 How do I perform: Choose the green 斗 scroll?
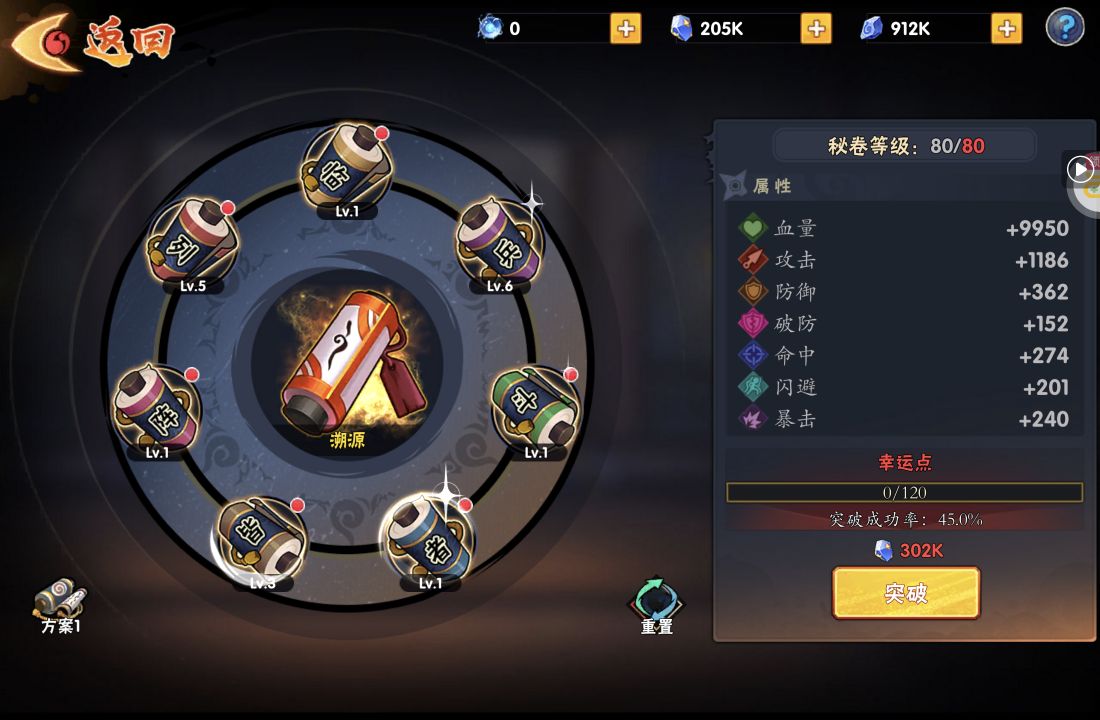(x=536, y=407)
